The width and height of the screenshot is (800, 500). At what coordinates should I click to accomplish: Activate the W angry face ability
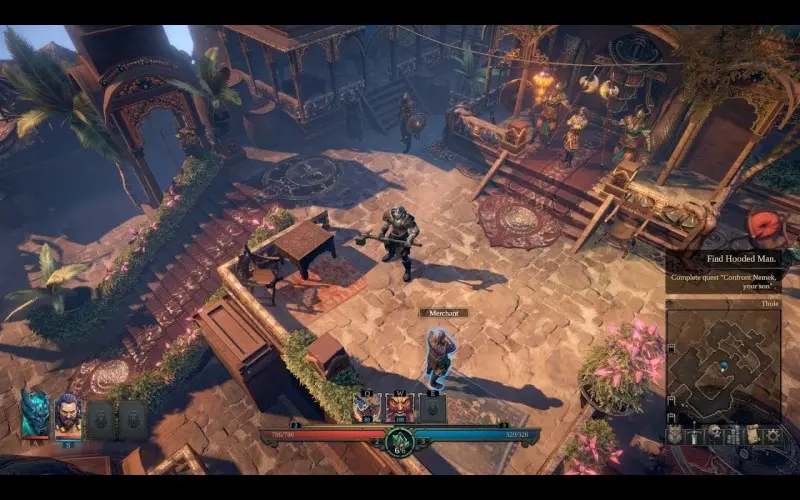pos(399,408)
